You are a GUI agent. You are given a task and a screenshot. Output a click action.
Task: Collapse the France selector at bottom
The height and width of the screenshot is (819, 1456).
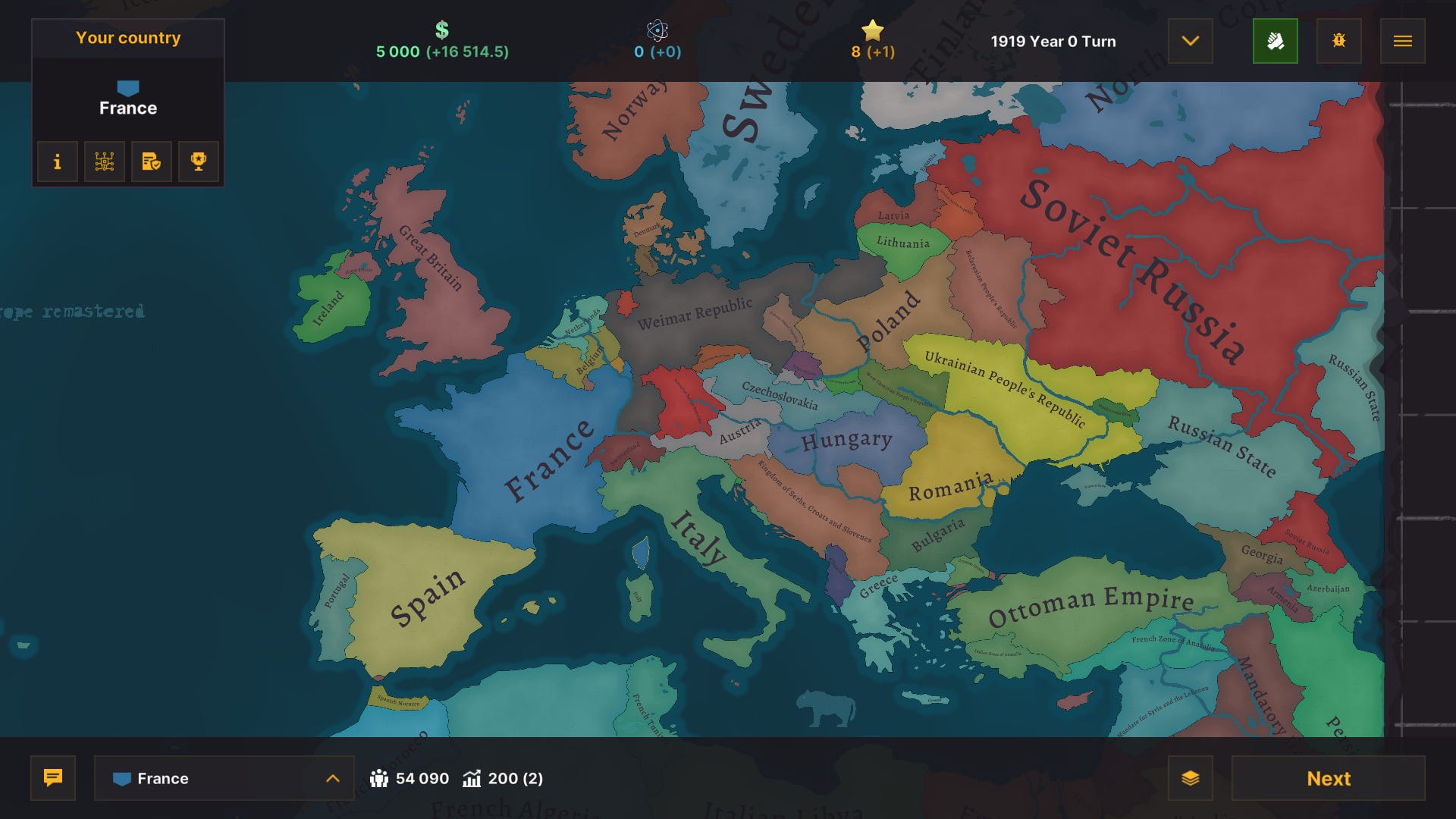coord(331,778)
